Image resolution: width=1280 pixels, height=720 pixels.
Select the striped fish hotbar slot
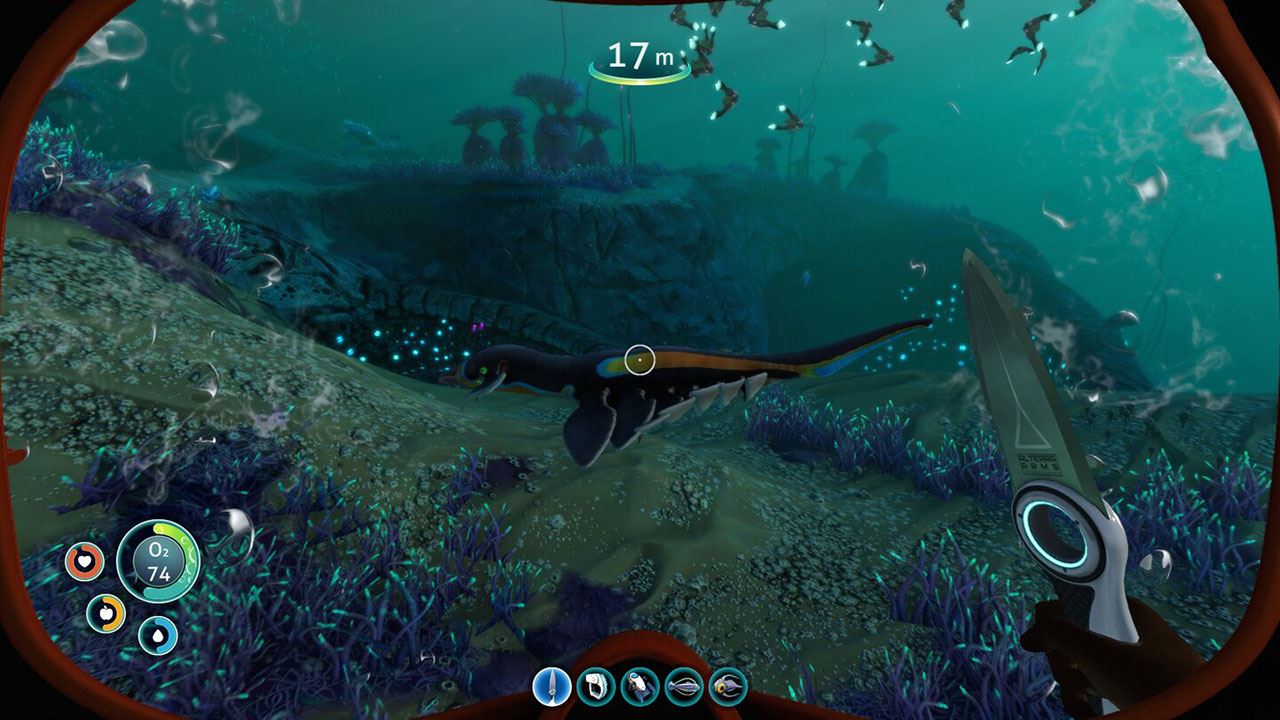[x=684, y=686]
